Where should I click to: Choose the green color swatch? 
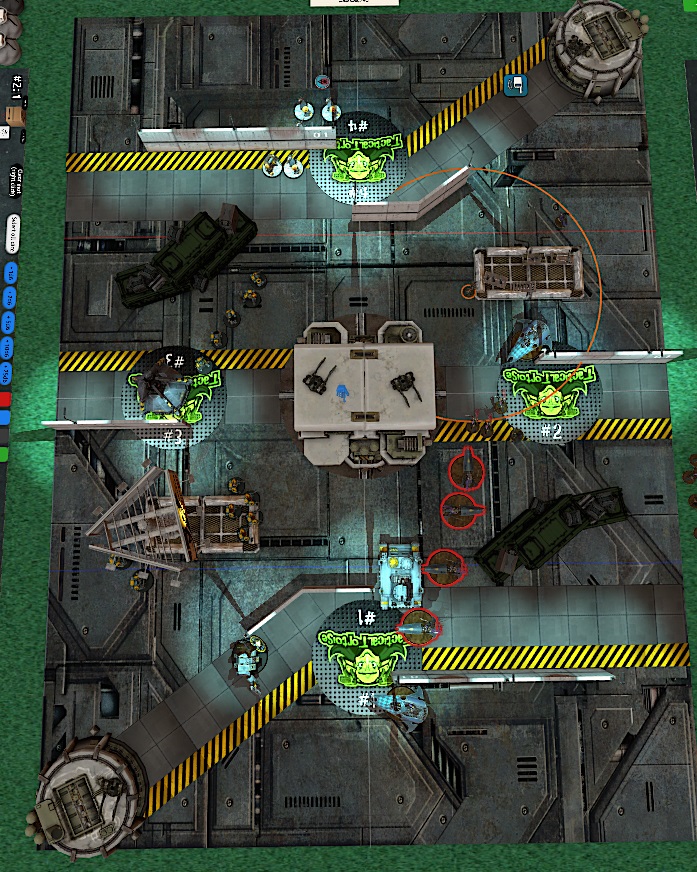[5, 454]
